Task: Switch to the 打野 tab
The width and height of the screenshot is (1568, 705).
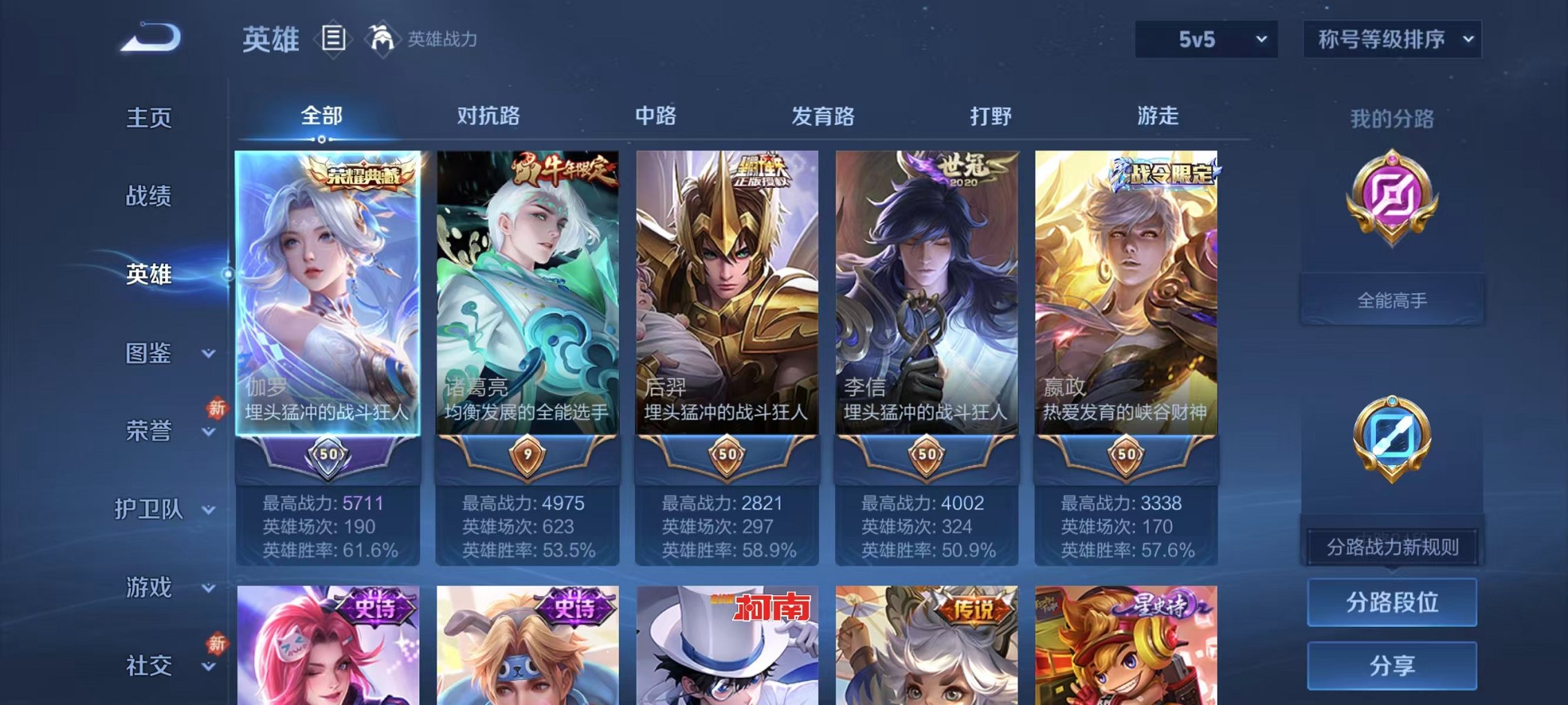Action: coord(992,117)
